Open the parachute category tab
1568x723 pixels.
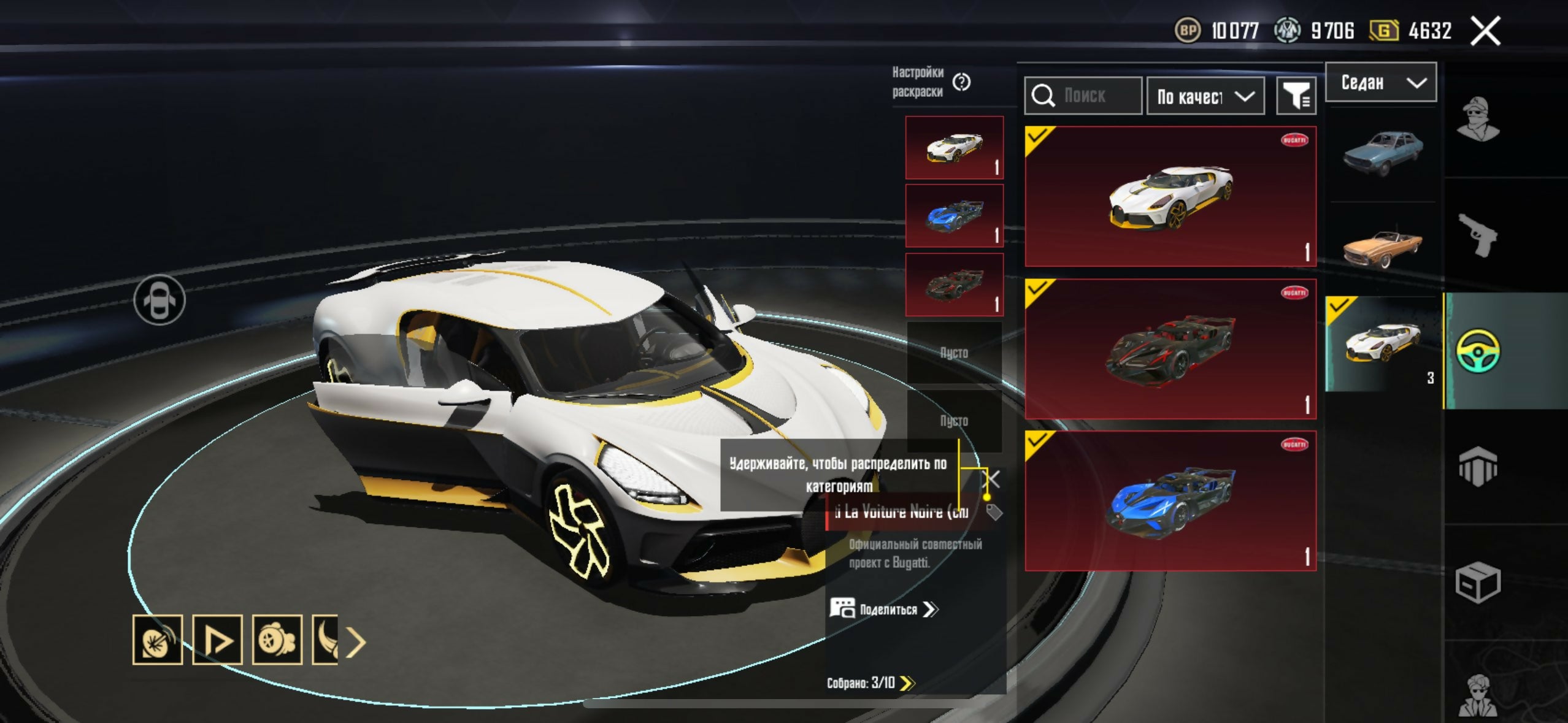click(1478, 467)
